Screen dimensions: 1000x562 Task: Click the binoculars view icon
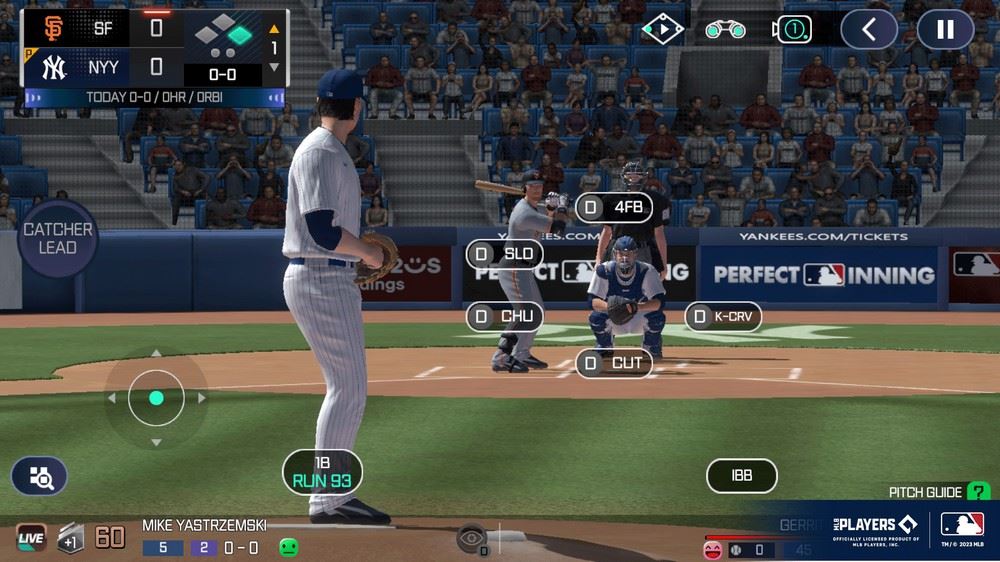tap(725, 29)
